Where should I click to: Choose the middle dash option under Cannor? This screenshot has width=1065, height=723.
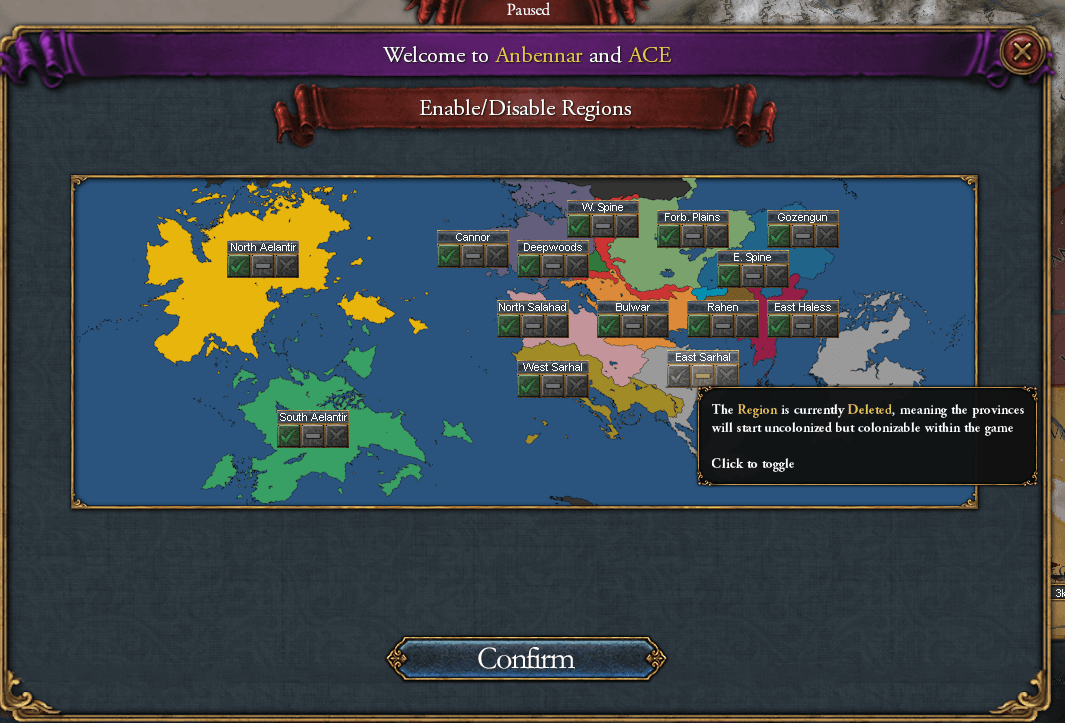click(x=473, y=256)
